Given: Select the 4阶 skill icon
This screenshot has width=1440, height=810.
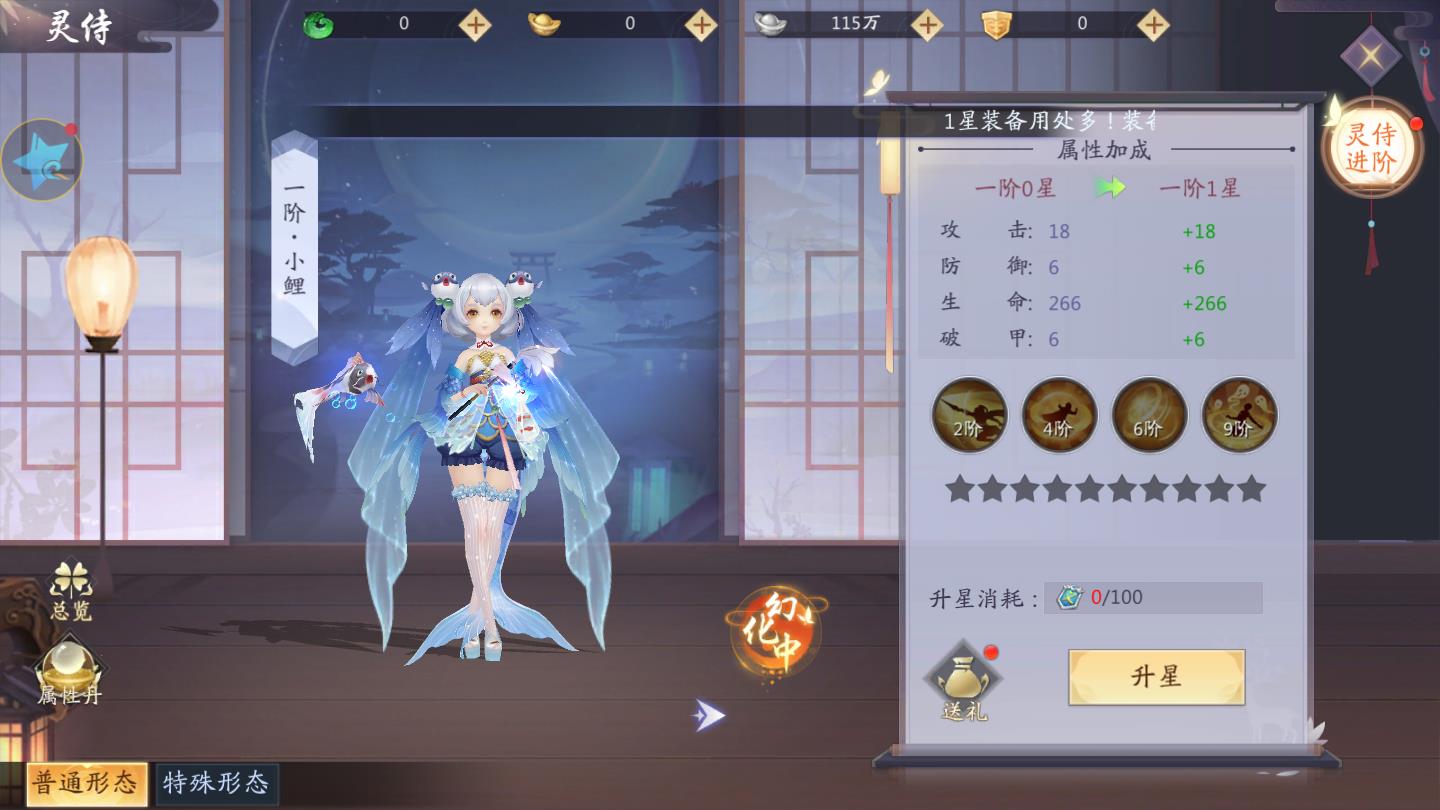Looking at the screenshot, I should 1058,415.
